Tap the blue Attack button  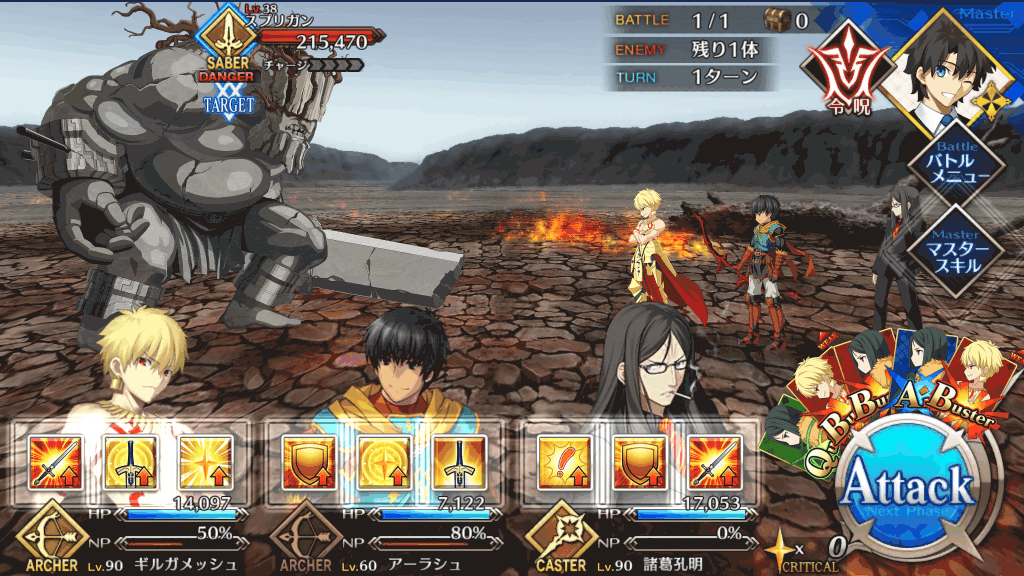907,489
